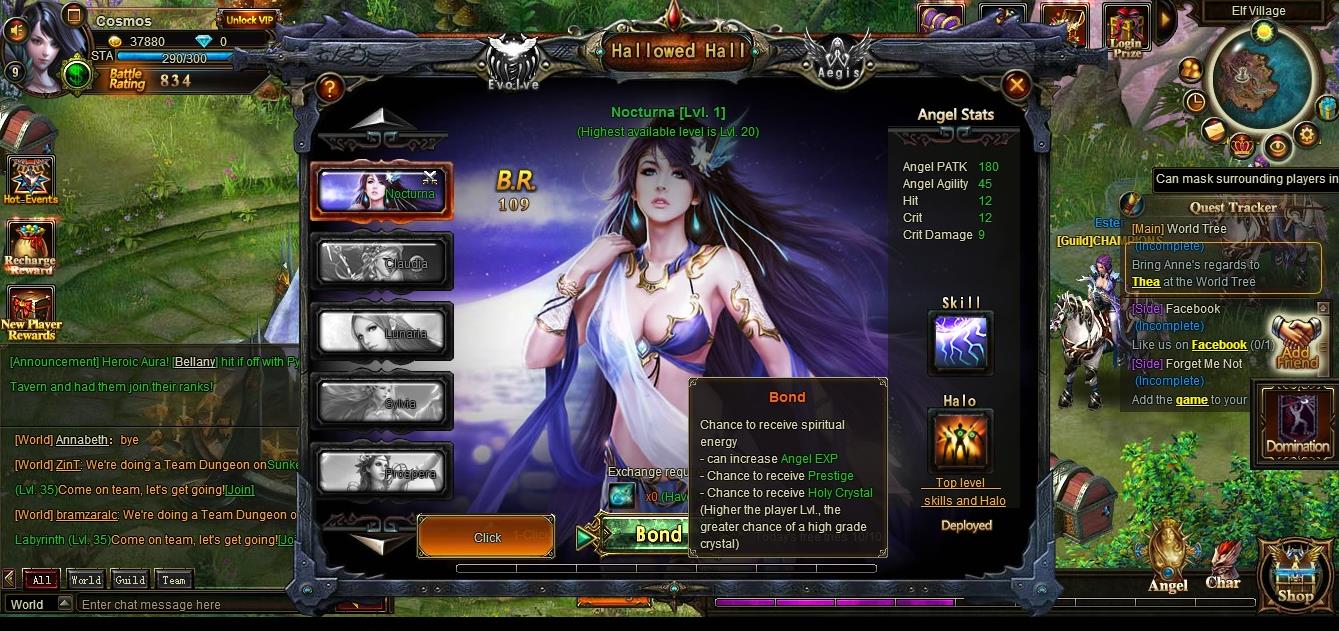
Task: Open the Recharge Reward icon
Action: click(30, 247)
